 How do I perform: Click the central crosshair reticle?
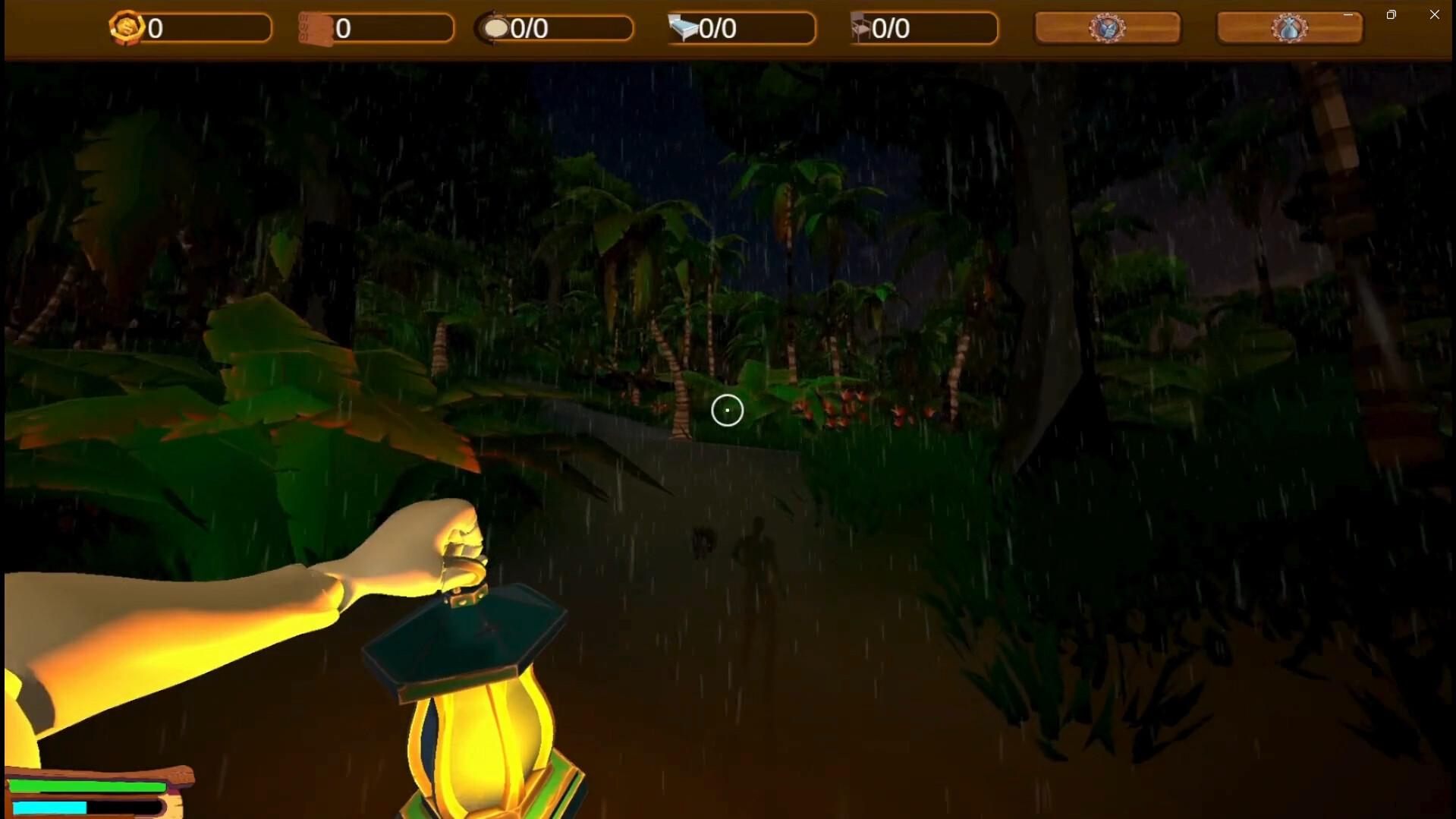click(x=726, y=410)
